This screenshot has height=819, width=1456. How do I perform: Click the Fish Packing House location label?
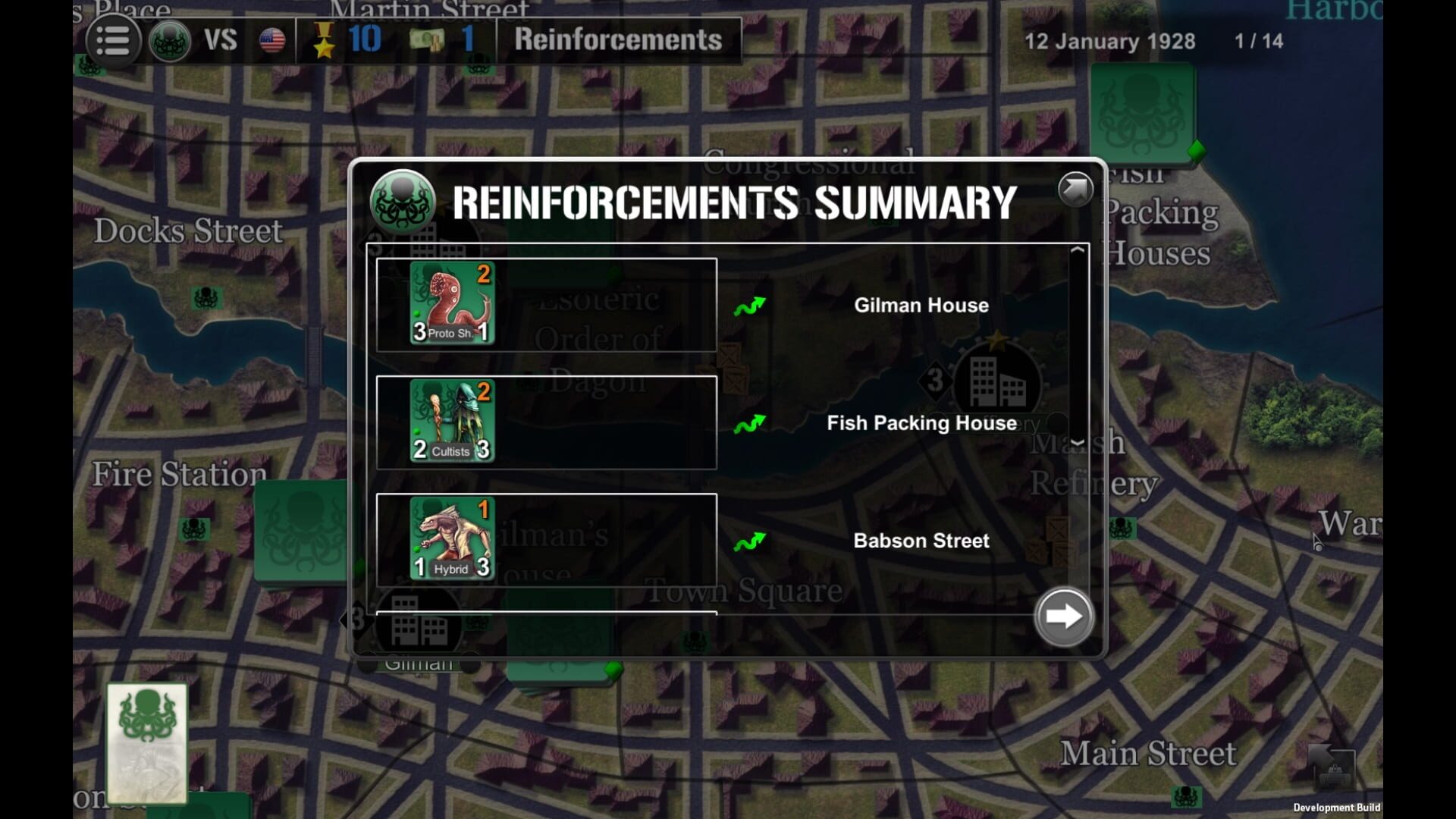[x=921, y=422]
